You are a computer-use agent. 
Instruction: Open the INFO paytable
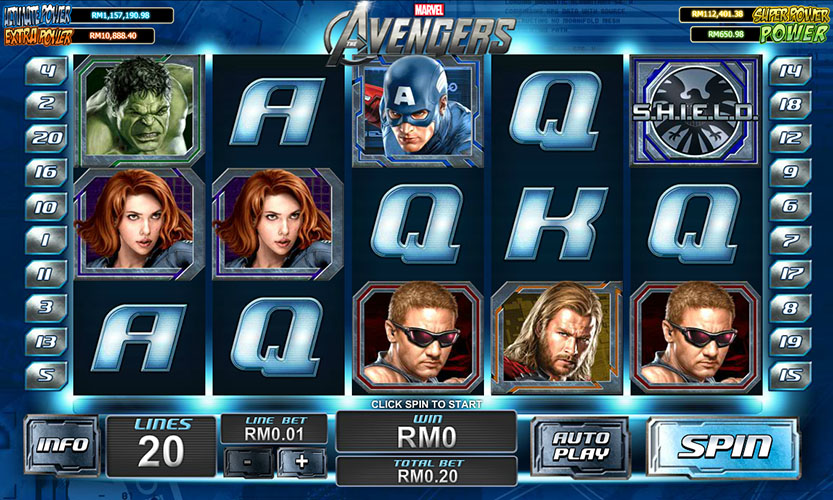[62, 445]
